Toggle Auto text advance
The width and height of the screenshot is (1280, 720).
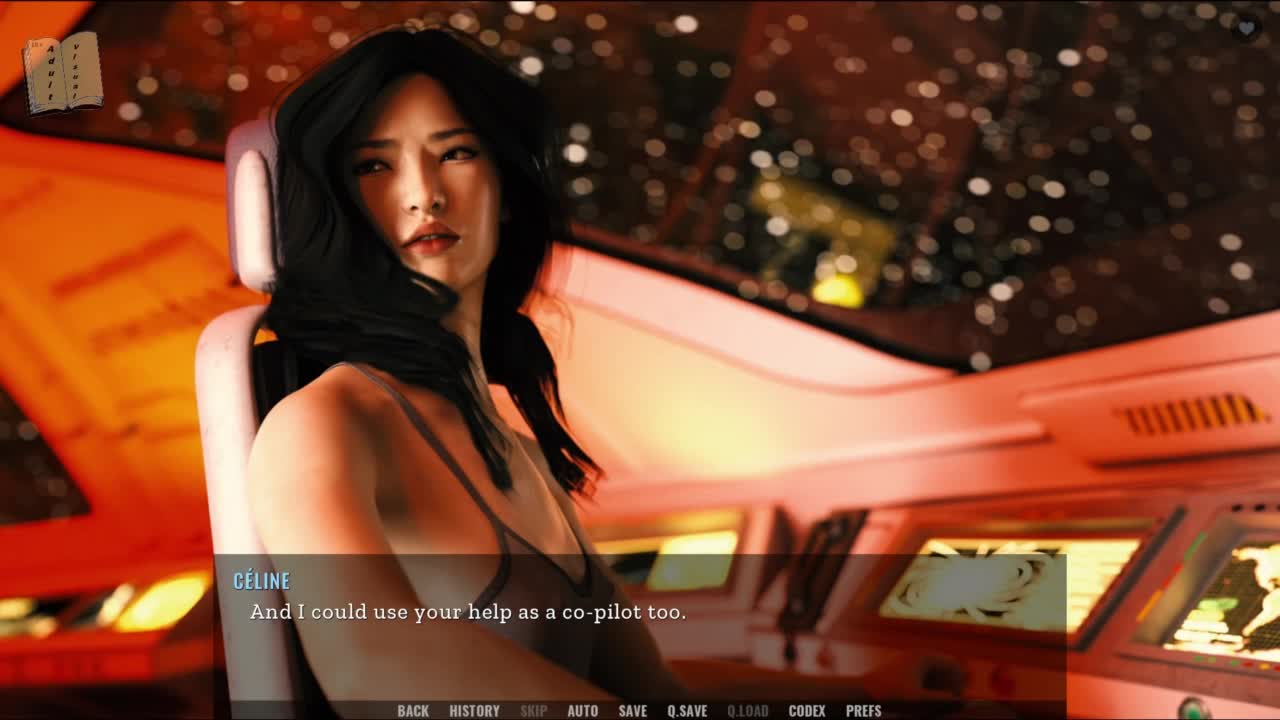[583, 711]
